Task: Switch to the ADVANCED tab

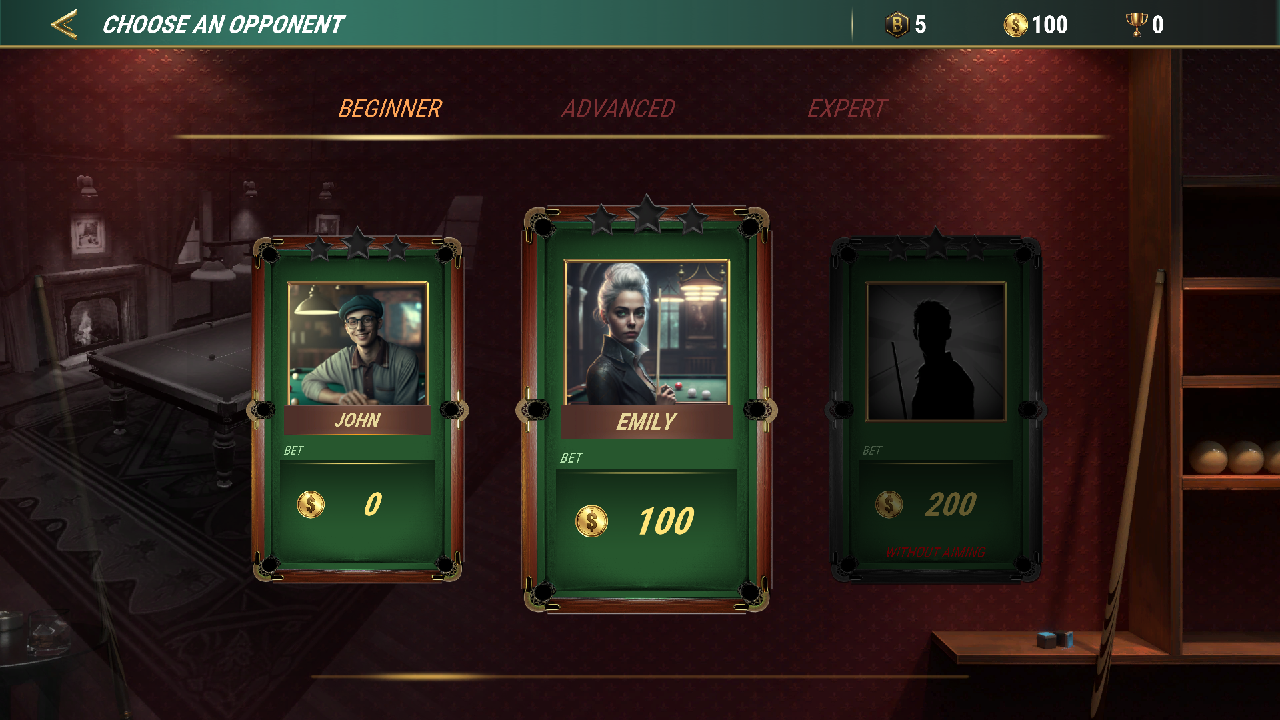Action: point(619,108)
